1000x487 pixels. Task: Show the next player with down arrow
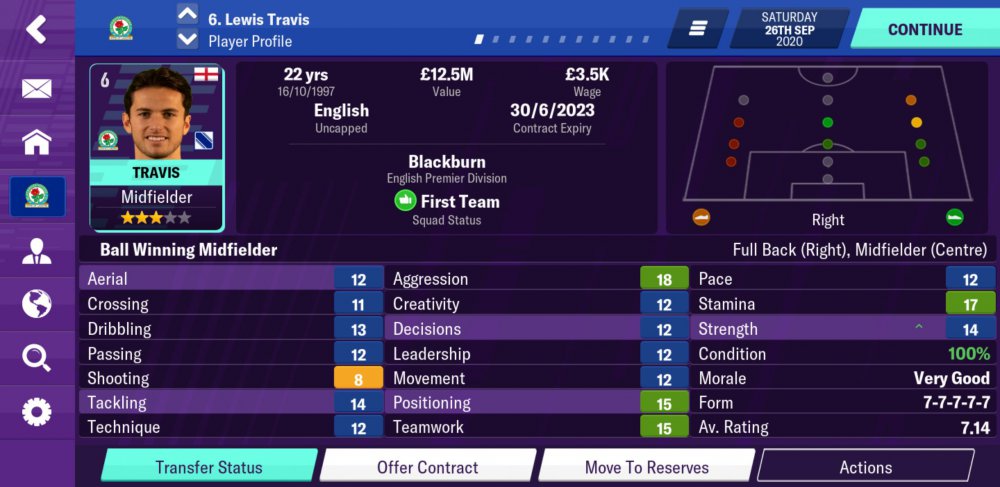(187, 40)
